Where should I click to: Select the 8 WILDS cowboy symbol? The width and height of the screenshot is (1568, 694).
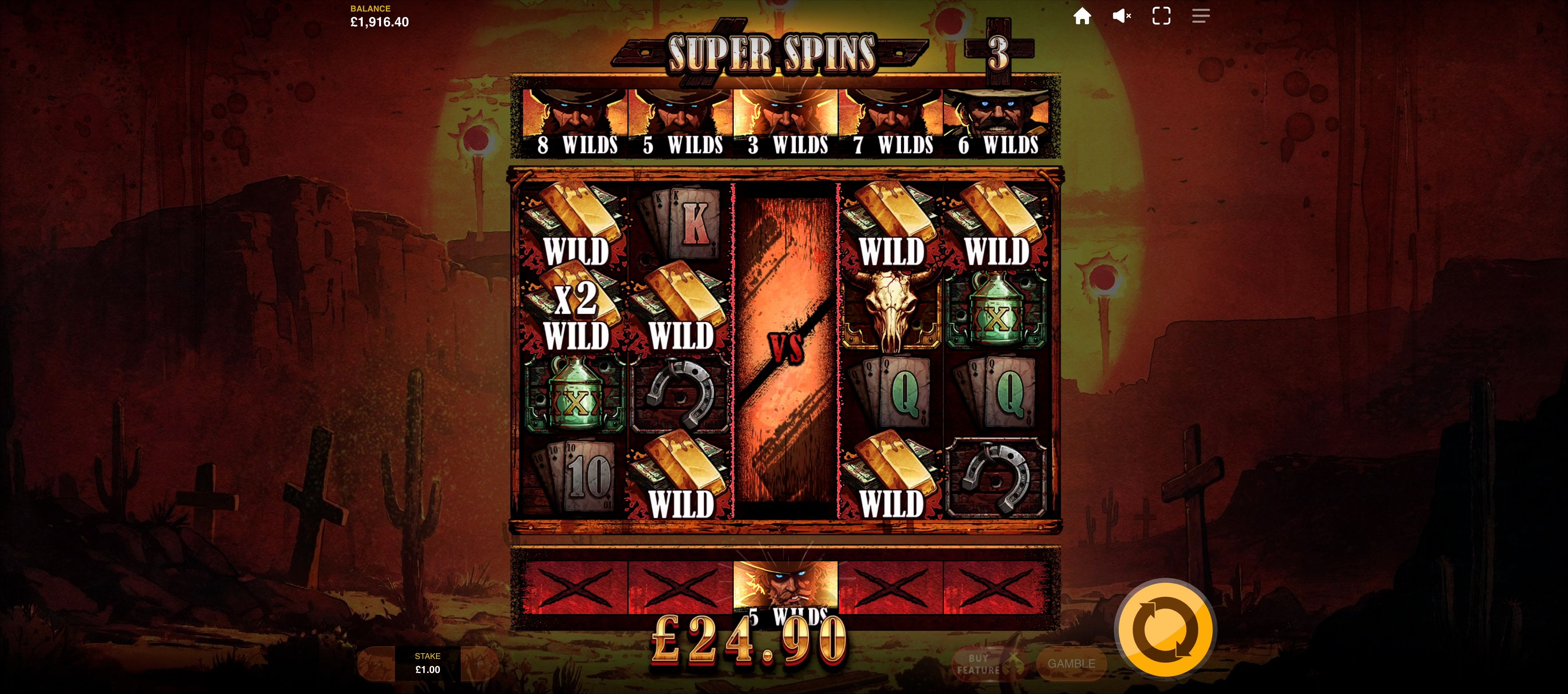point(575,113)
